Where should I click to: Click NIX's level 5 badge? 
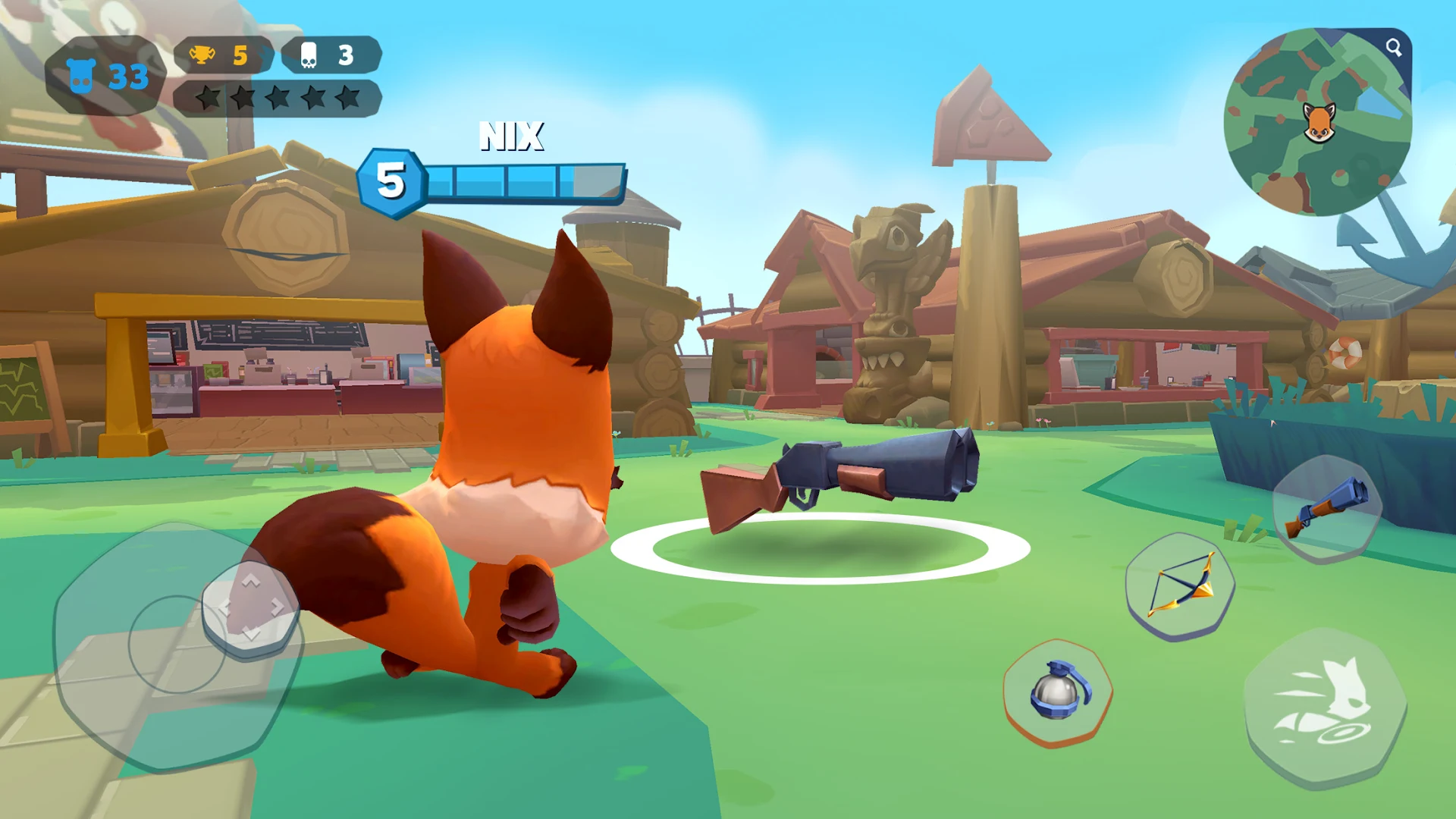coord(391,180)
